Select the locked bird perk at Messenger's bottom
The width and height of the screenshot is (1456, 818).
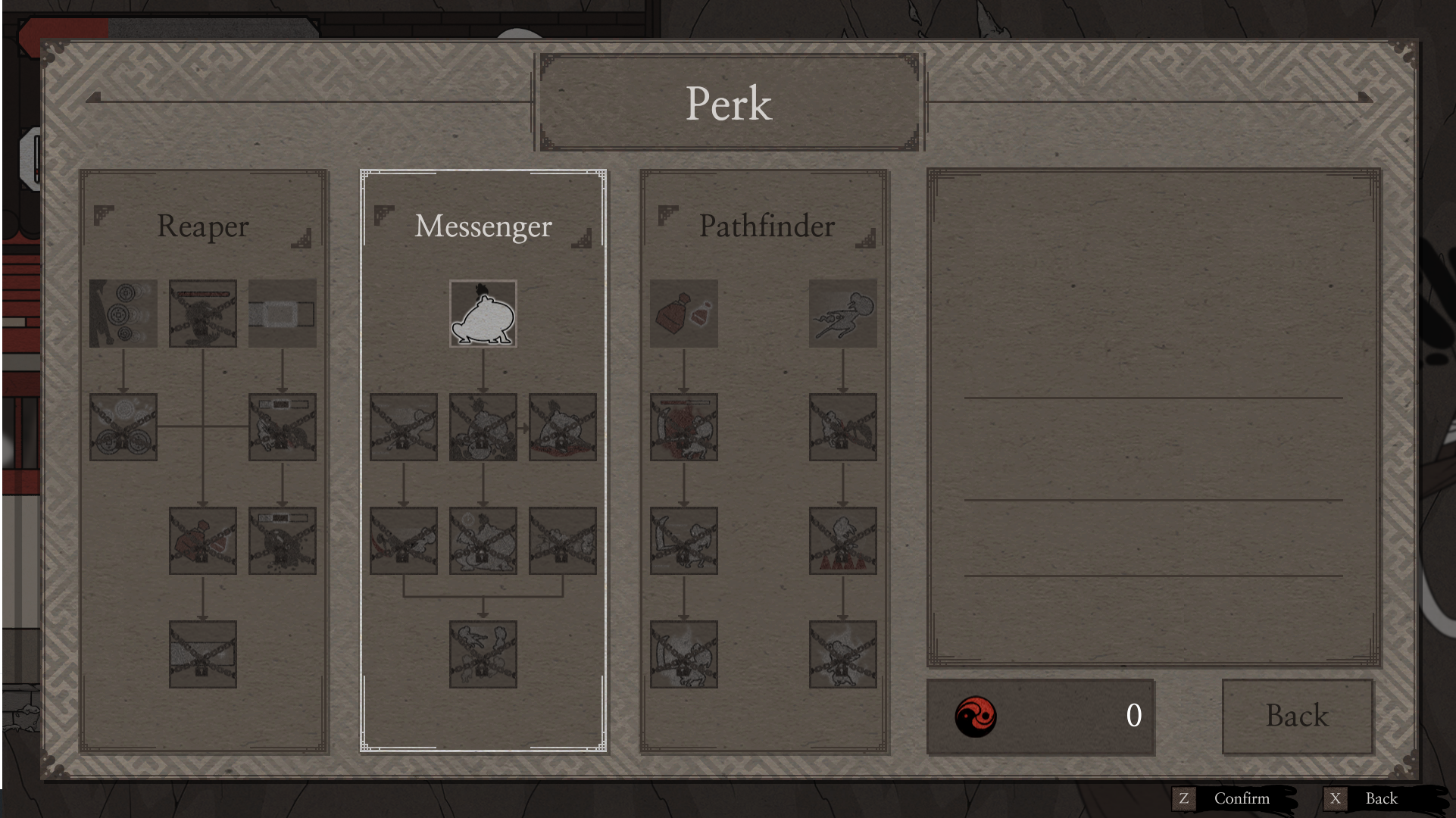(x=483, y=654)
